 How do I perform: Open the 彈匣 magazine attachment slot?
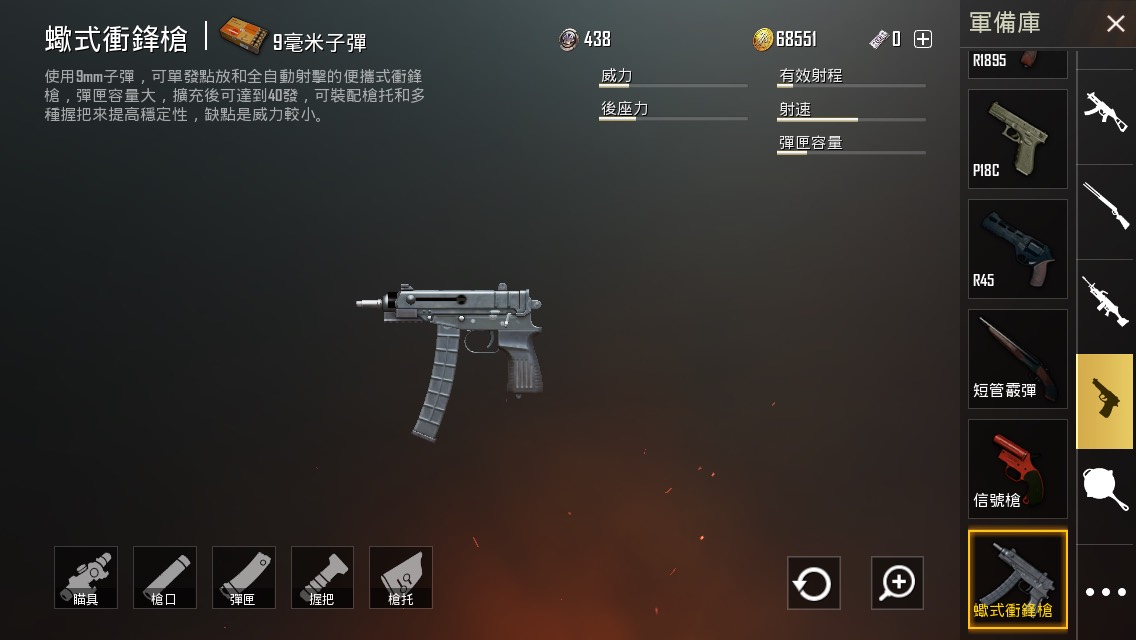[x=244, y=577]
